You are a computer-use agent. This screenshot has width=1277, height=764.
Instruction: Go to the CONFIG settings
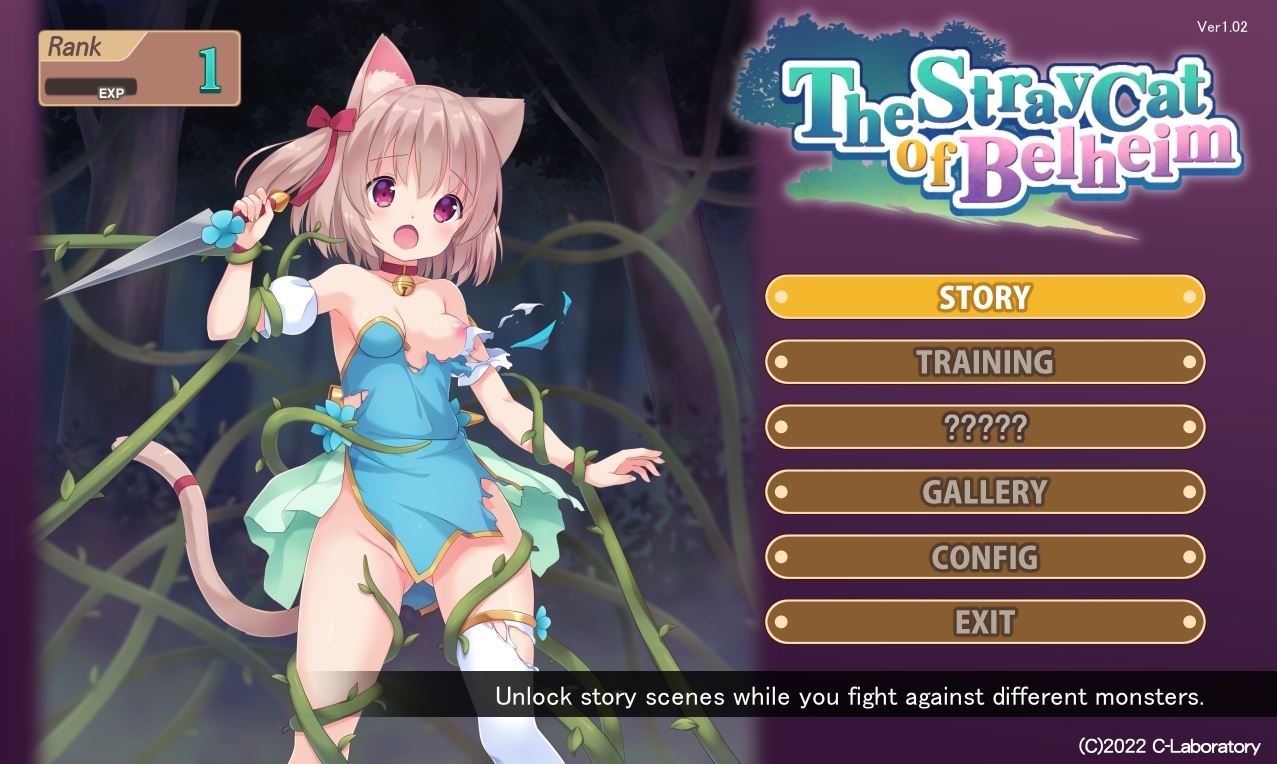[985, 557]
